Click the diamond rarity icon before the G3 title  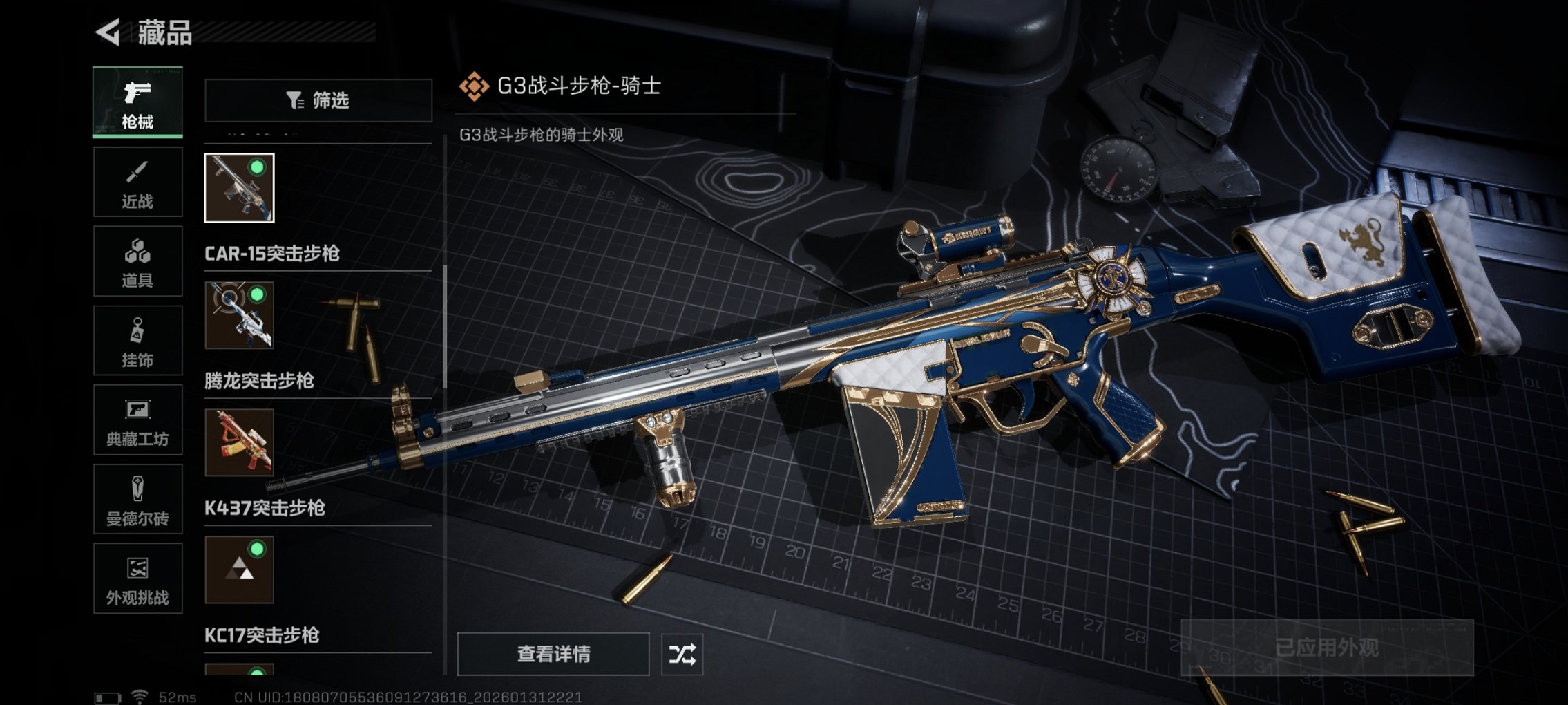[475, 87]
